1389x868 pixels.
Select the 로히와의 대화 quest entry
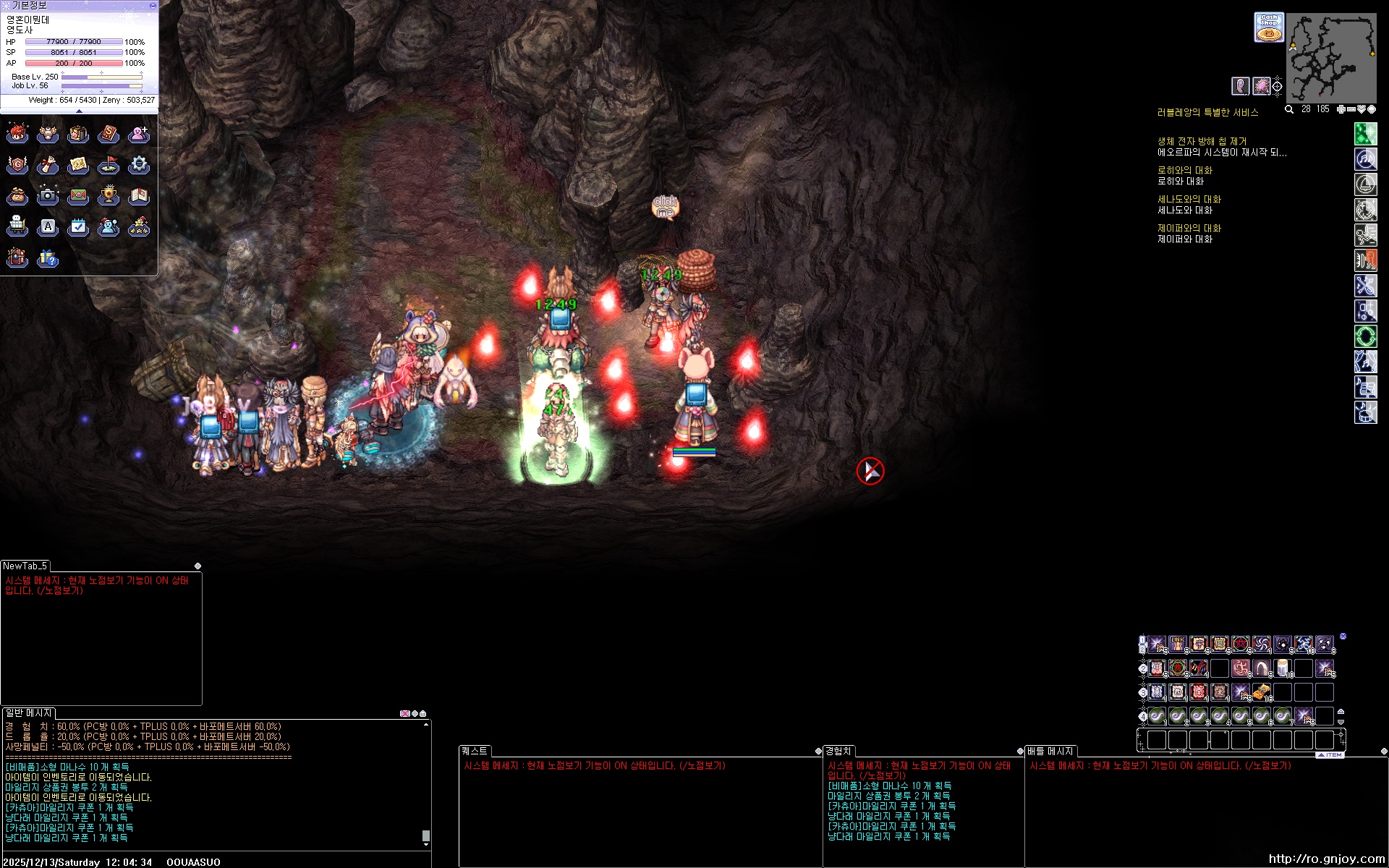click(x=1184, y=171)
